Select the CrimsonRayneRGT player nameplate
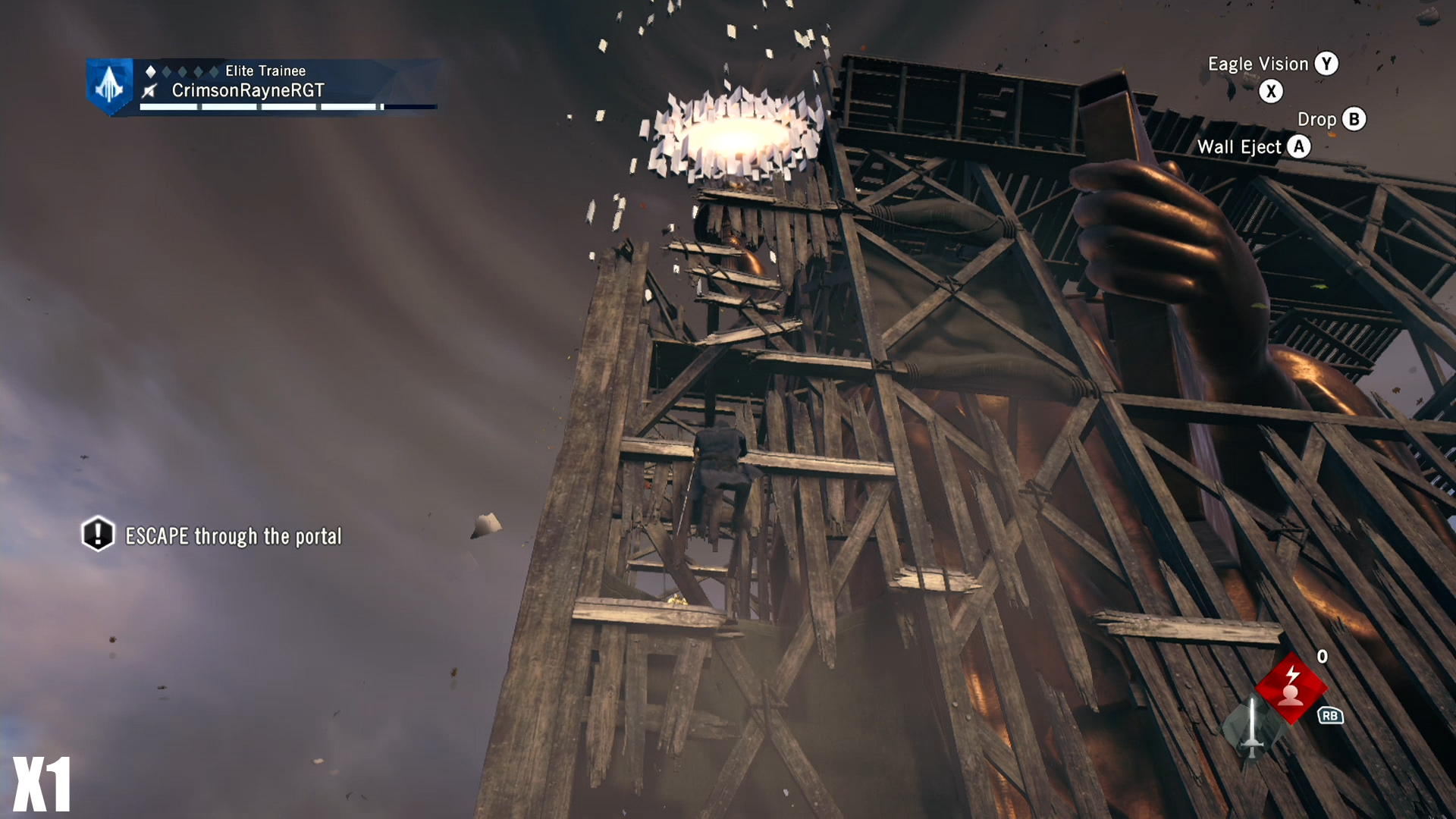 coord(248,91)
